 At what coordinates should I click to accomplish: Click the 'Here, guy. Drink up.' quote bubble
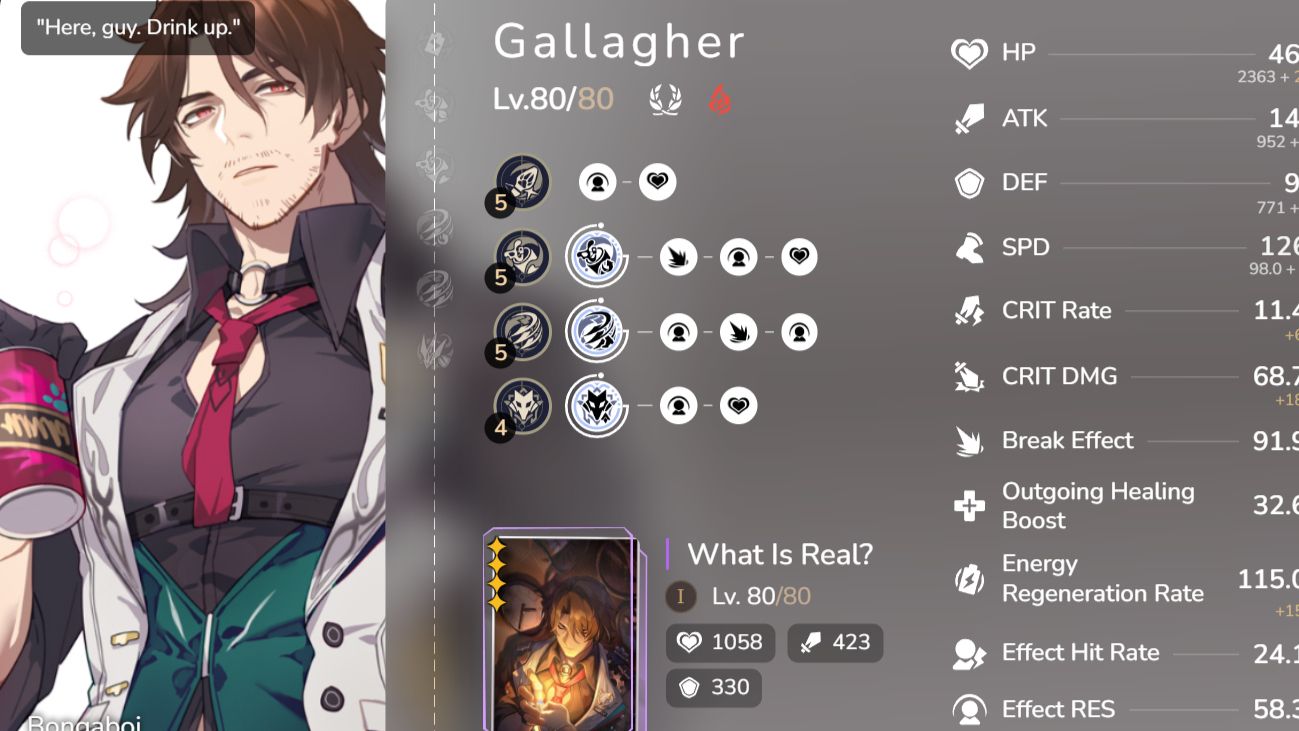(x=136, y=27)
